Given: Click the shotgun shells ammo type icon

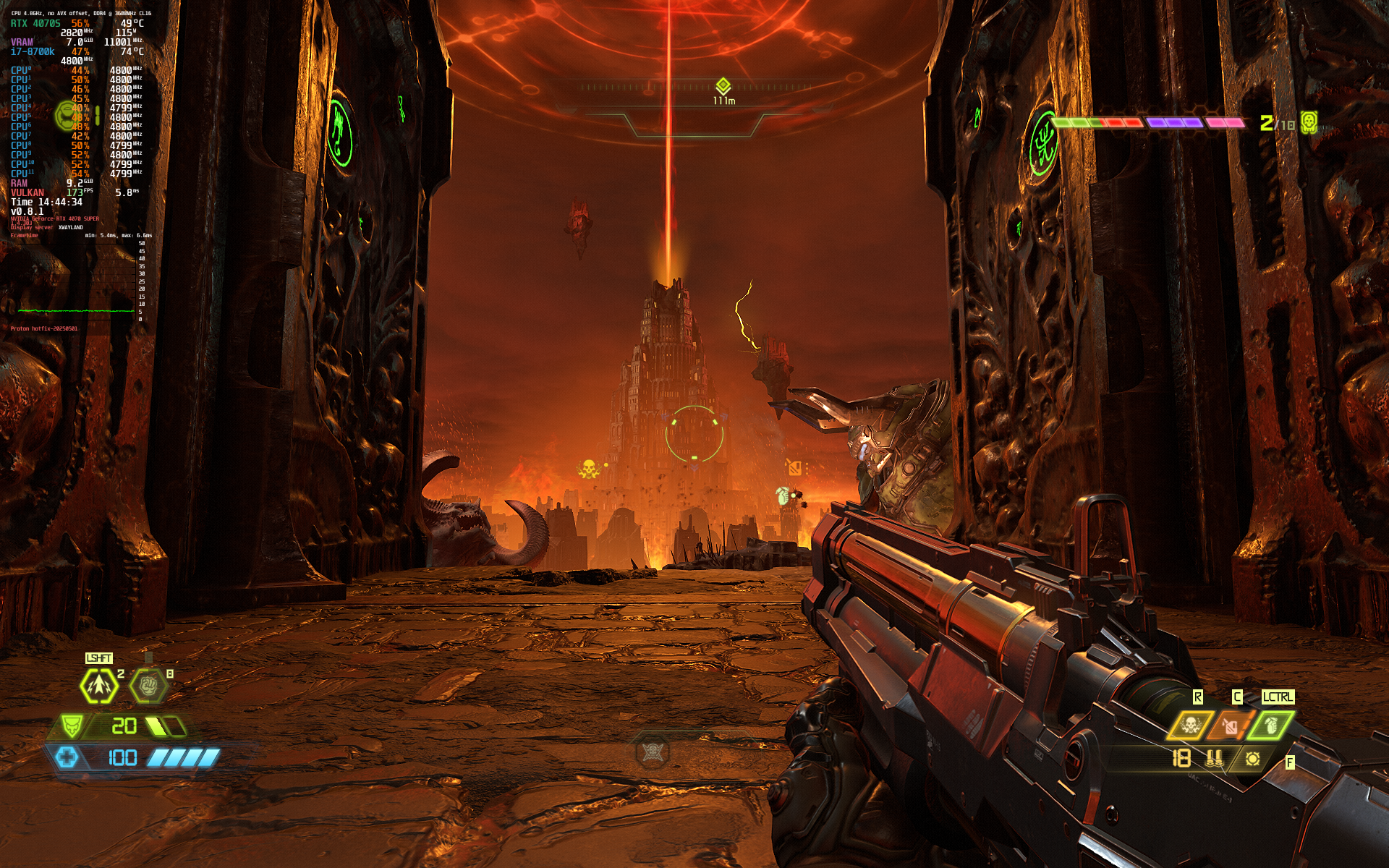Looking at the screenshot, I should 1215,758.
